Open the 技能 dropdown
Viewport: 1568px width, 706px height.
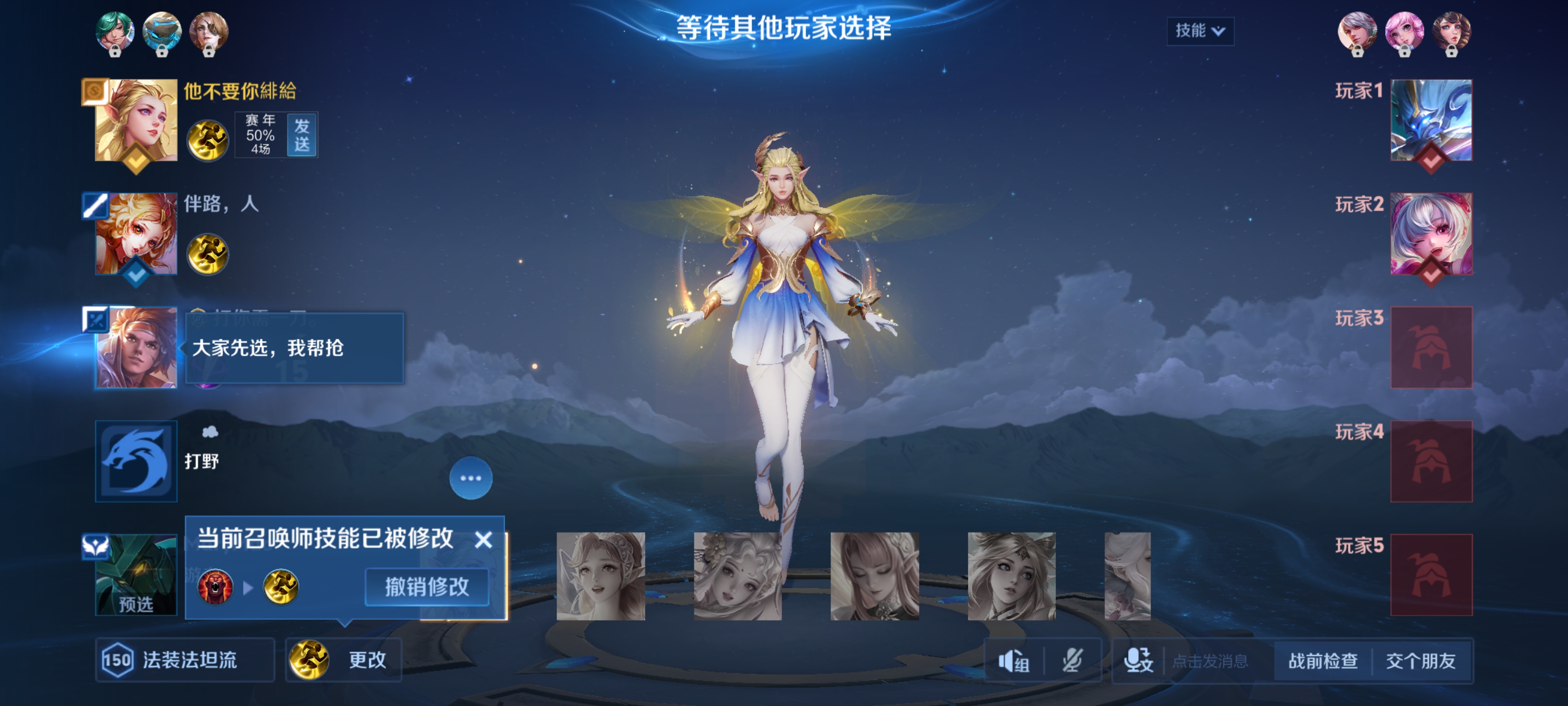[x=1200, y=30]
